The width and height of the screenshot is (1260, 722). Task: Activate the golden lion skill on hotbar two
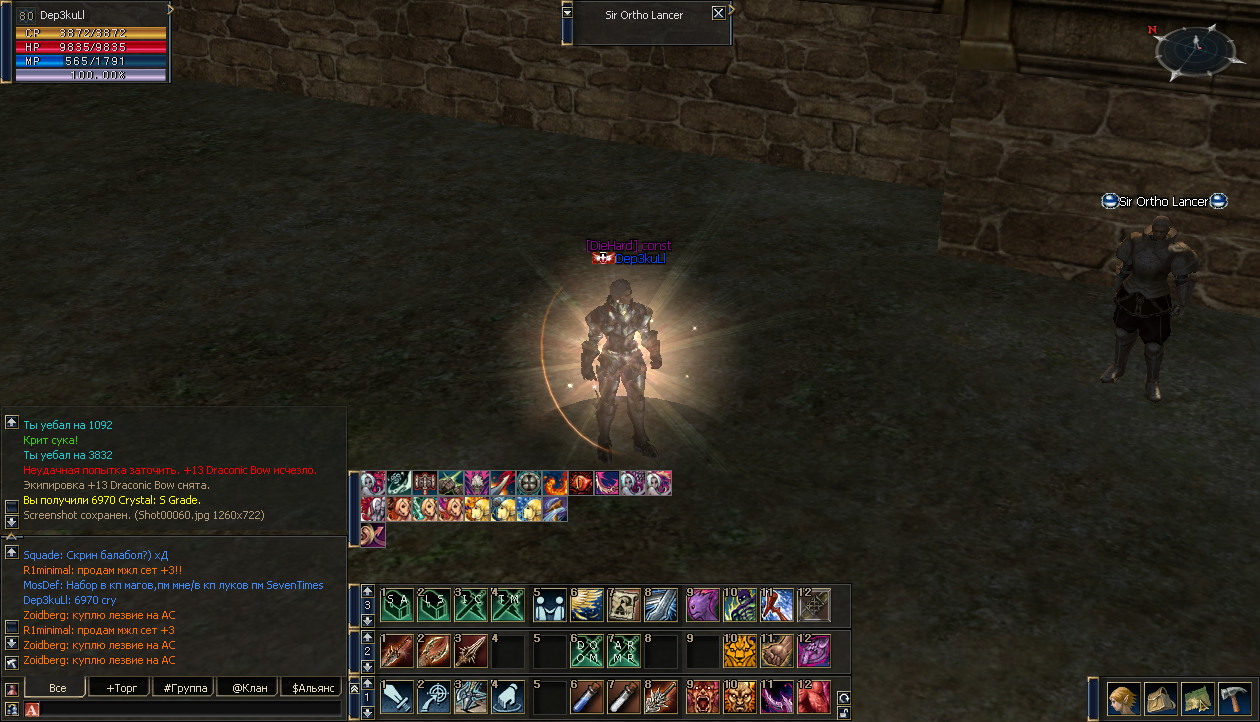(x=739, y=651)
